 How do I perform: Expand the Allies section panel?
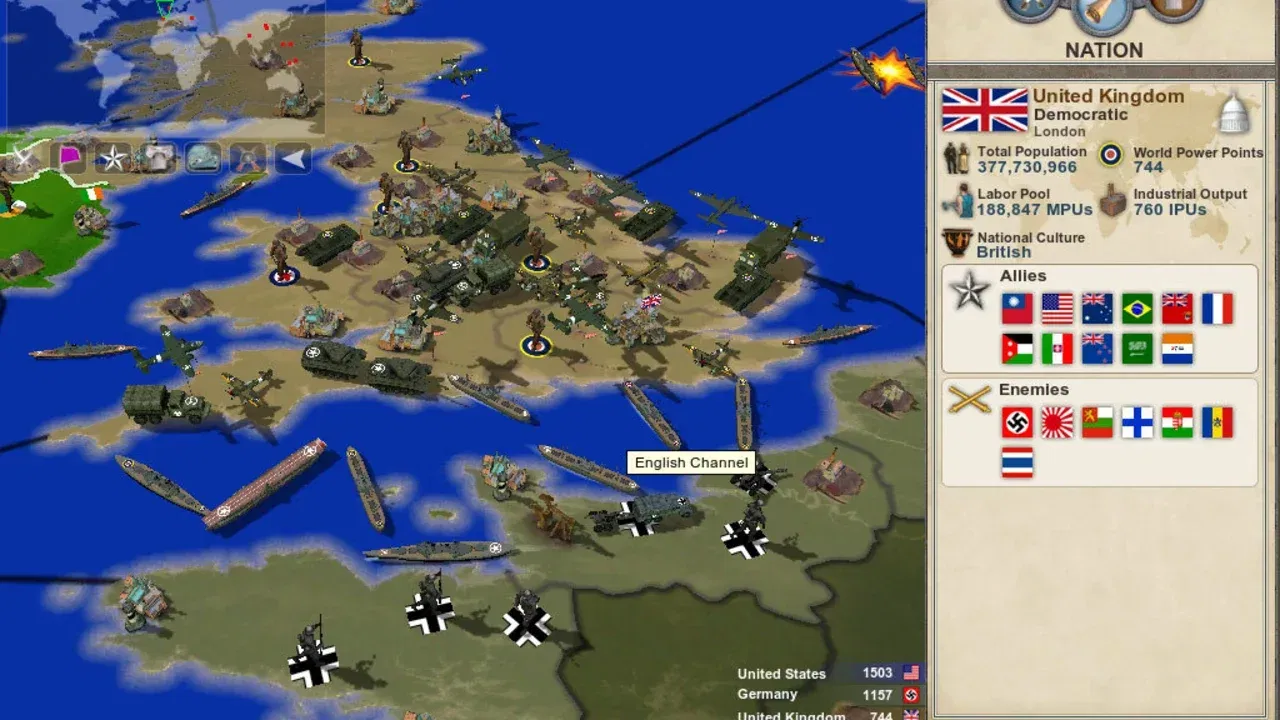pyautogui.click(x=1021, y=276)
